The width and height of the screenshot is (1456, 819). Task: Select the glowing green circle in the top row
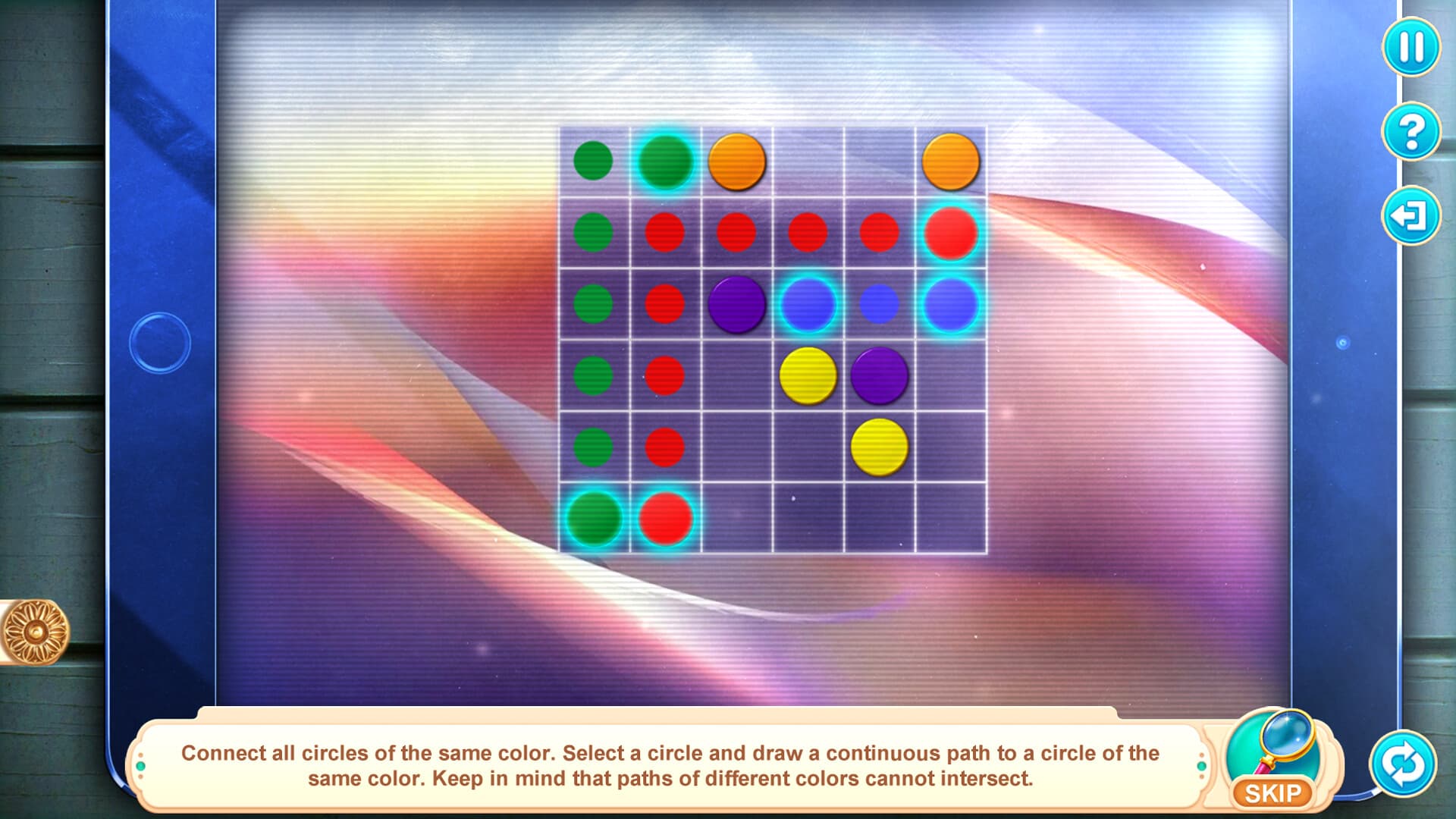pyautogui.click(x=665, y=161)
